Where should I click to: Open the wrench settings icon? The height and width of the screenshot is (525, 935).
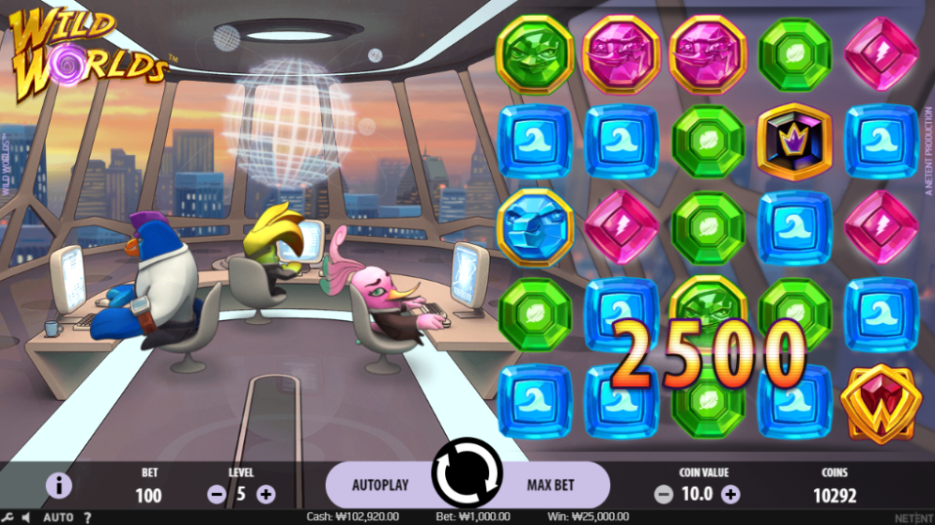coord(8,517)
